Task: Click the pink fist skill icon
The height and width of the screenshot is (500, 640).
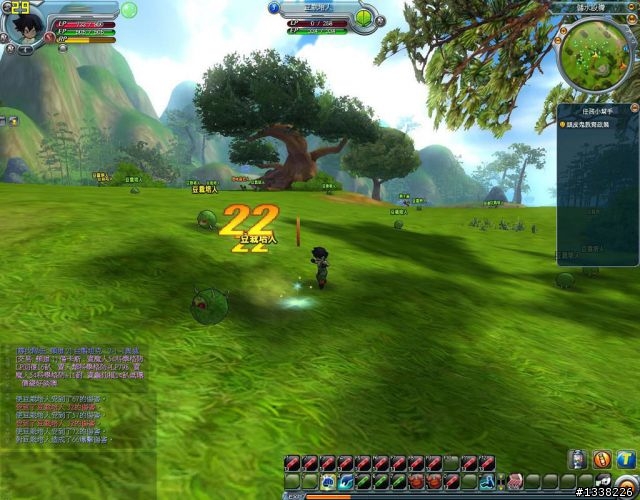Action: [515, 481]
